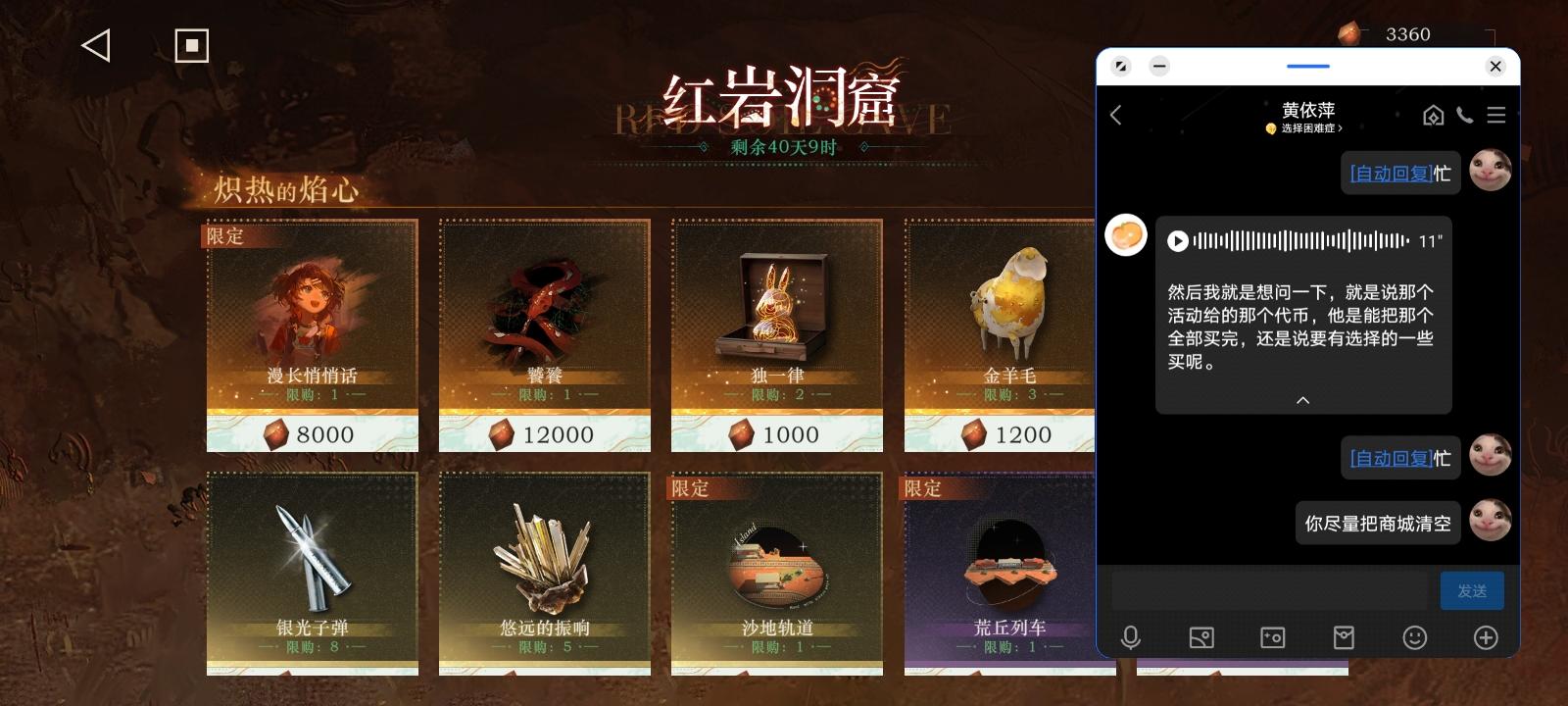The width and height of the screenshot is (1568, 706).
Task: Start a call with the phone icon
Action: pos(1465,115)
